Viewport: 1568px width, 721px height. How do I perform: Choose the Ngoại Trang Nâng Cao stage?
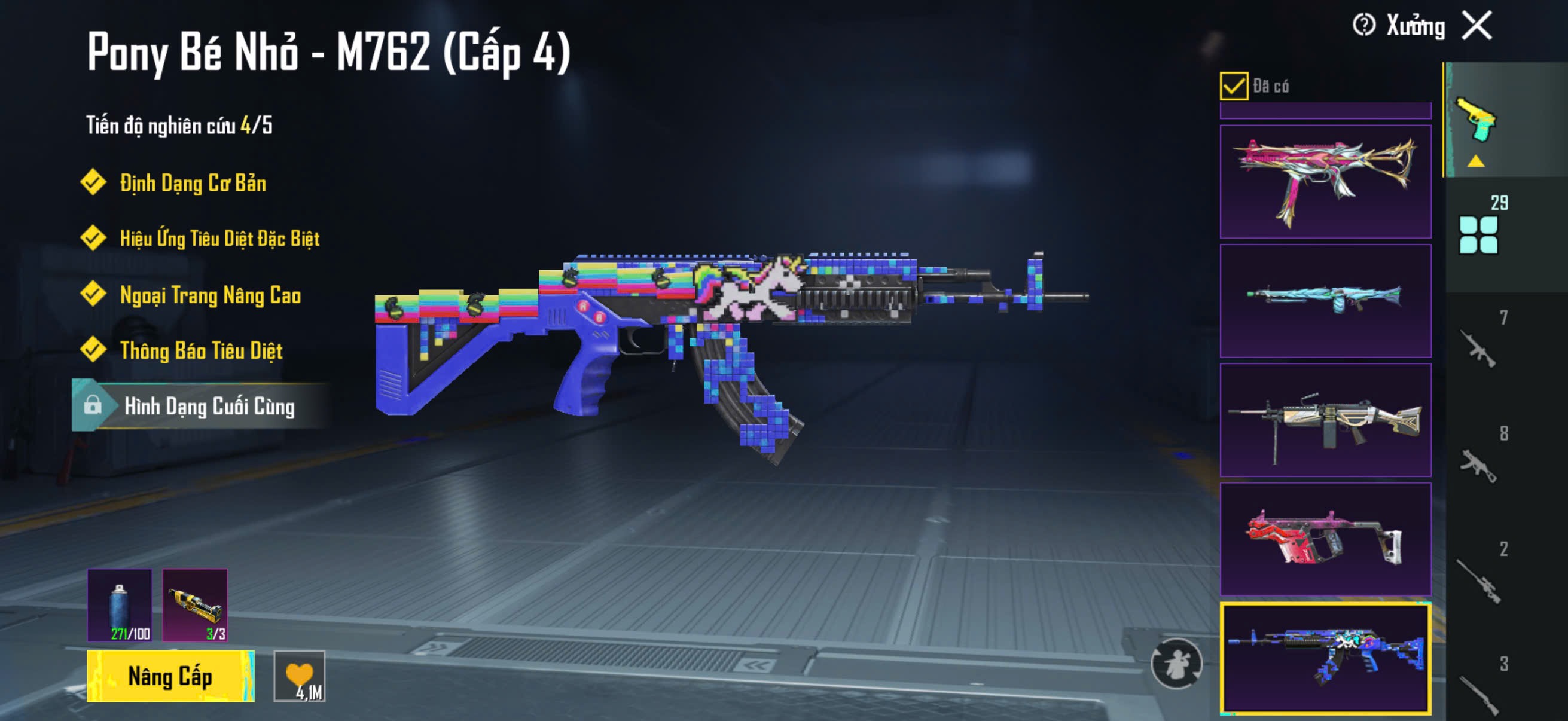210,295
